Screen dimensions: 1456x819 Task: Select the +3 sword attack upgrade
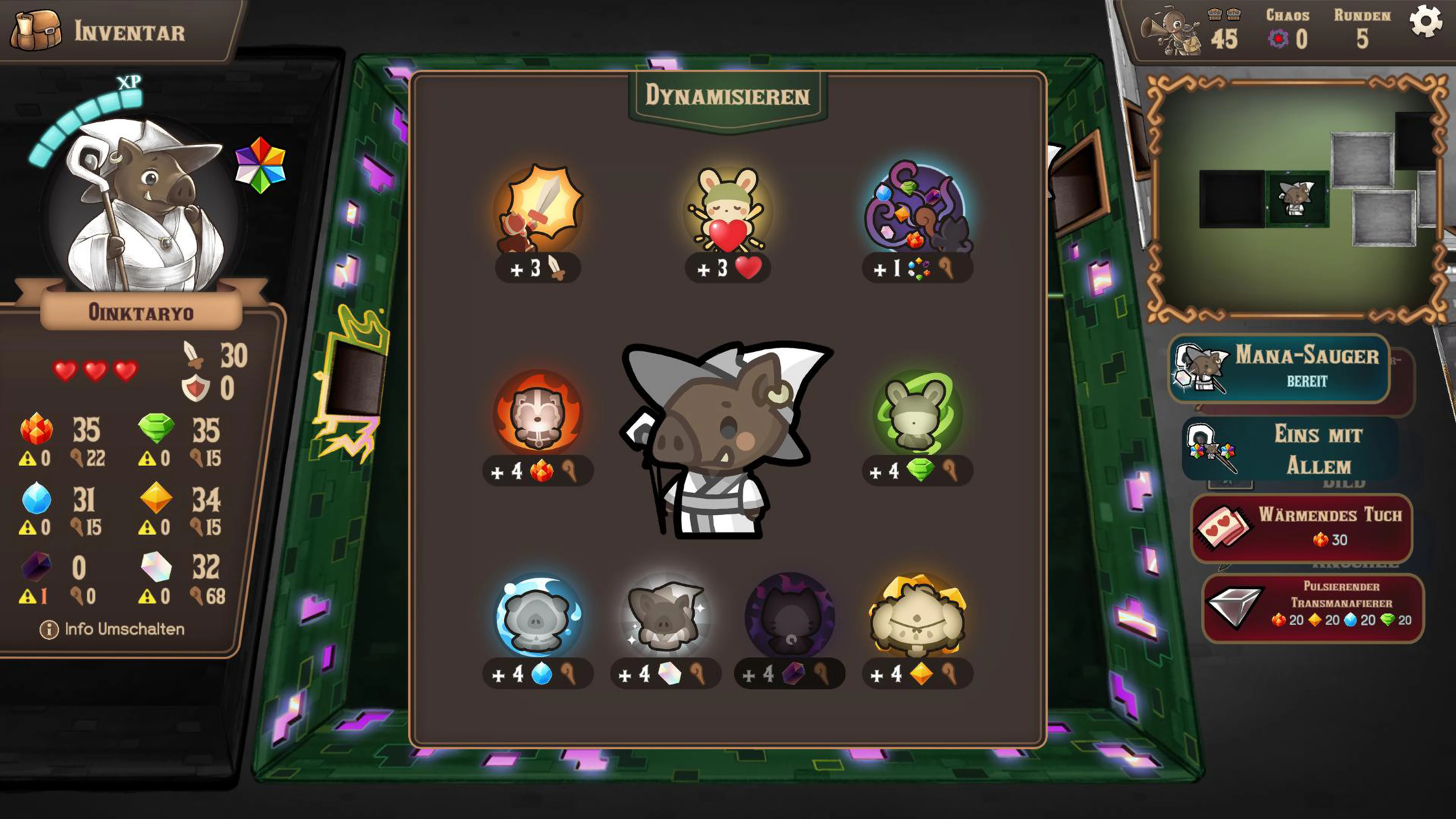pyautogui.click(x=538, y=218)
